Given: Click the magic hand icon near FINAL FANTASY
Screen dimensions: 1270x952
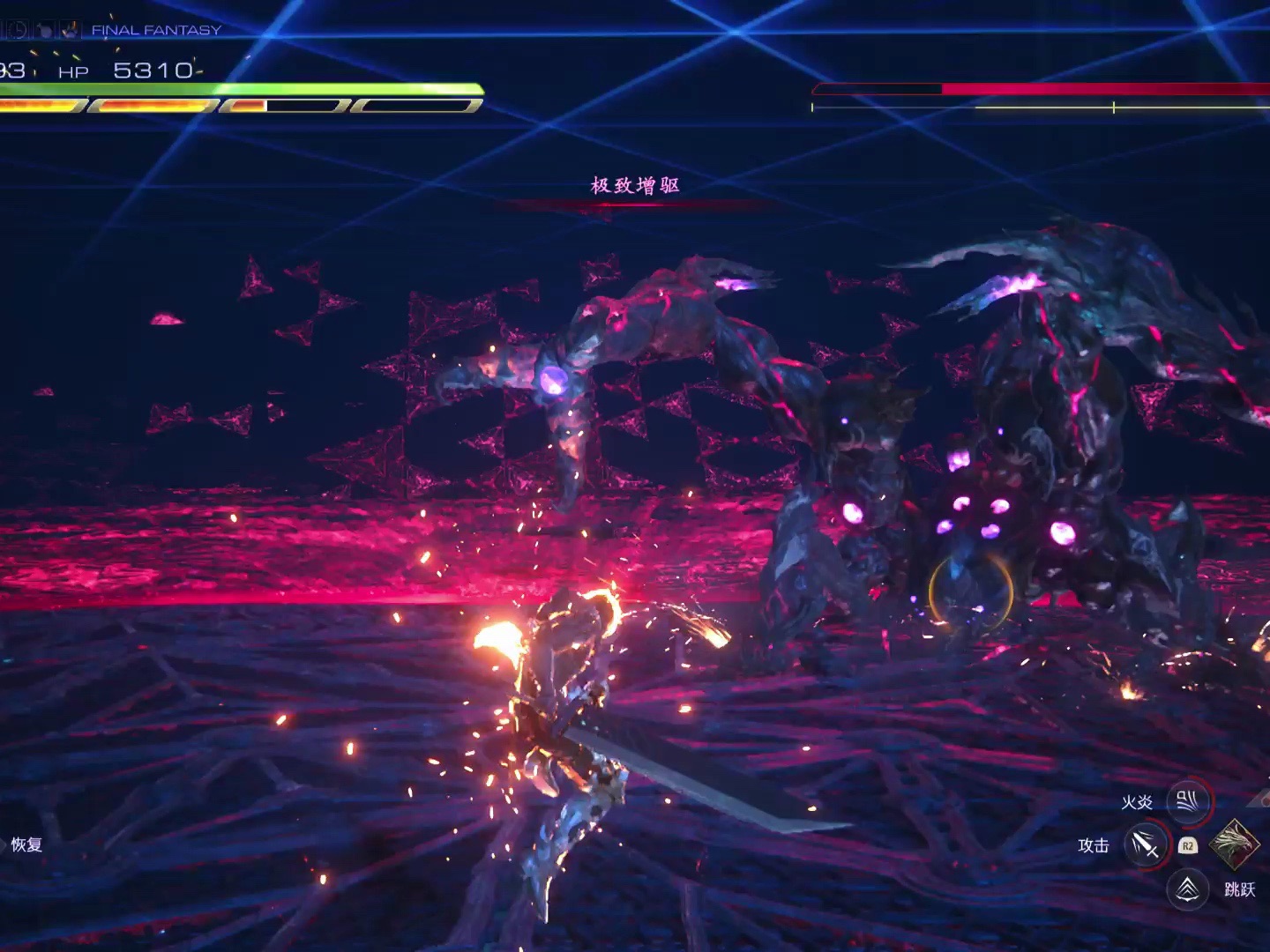Looking at the screenshot, I should tap(71, 29).
